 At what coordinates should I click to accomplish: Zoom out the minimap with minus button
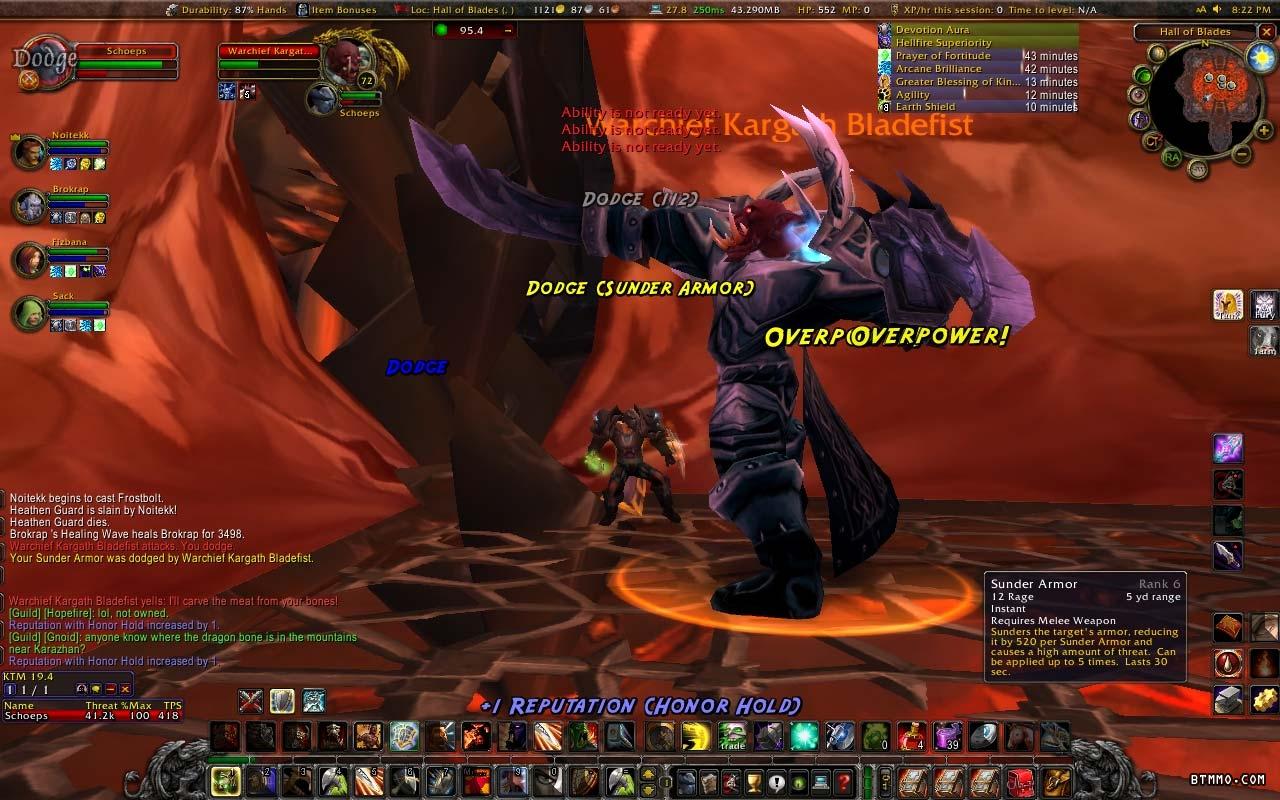pyautogui.click(x=1240, y=154)
